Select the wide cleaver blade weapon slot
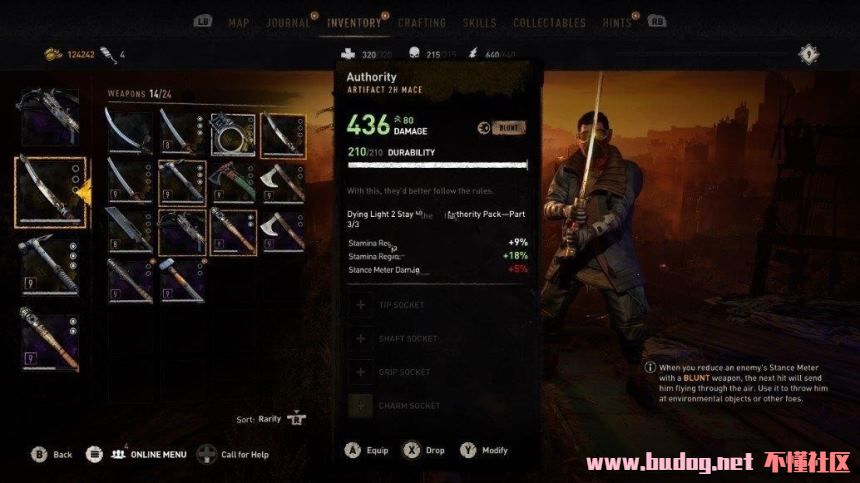The width and height of the screenshot is (860, 483). point(129,230)
